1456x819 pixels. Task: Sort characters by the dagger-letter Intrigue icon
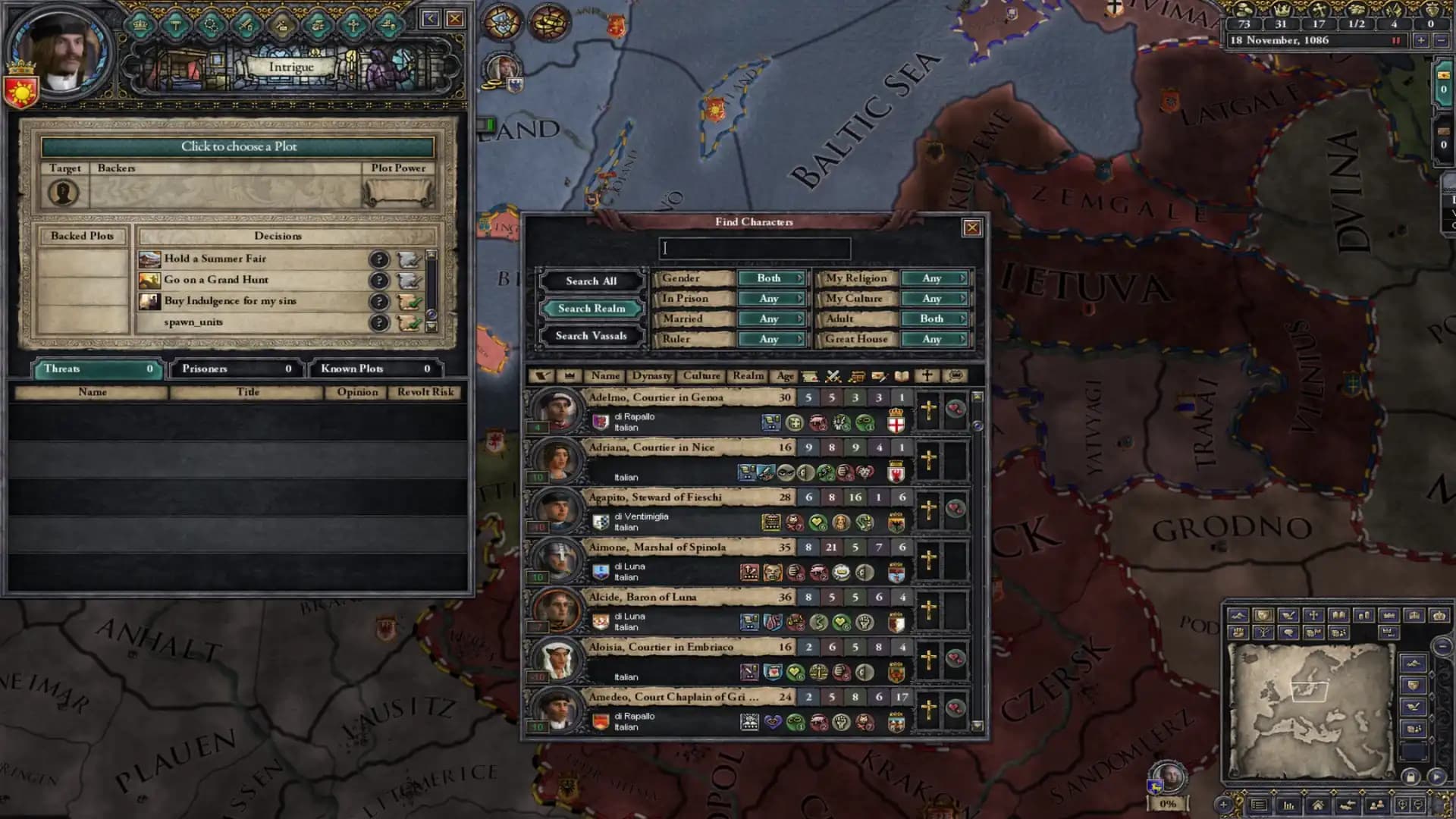click(879, 376)
